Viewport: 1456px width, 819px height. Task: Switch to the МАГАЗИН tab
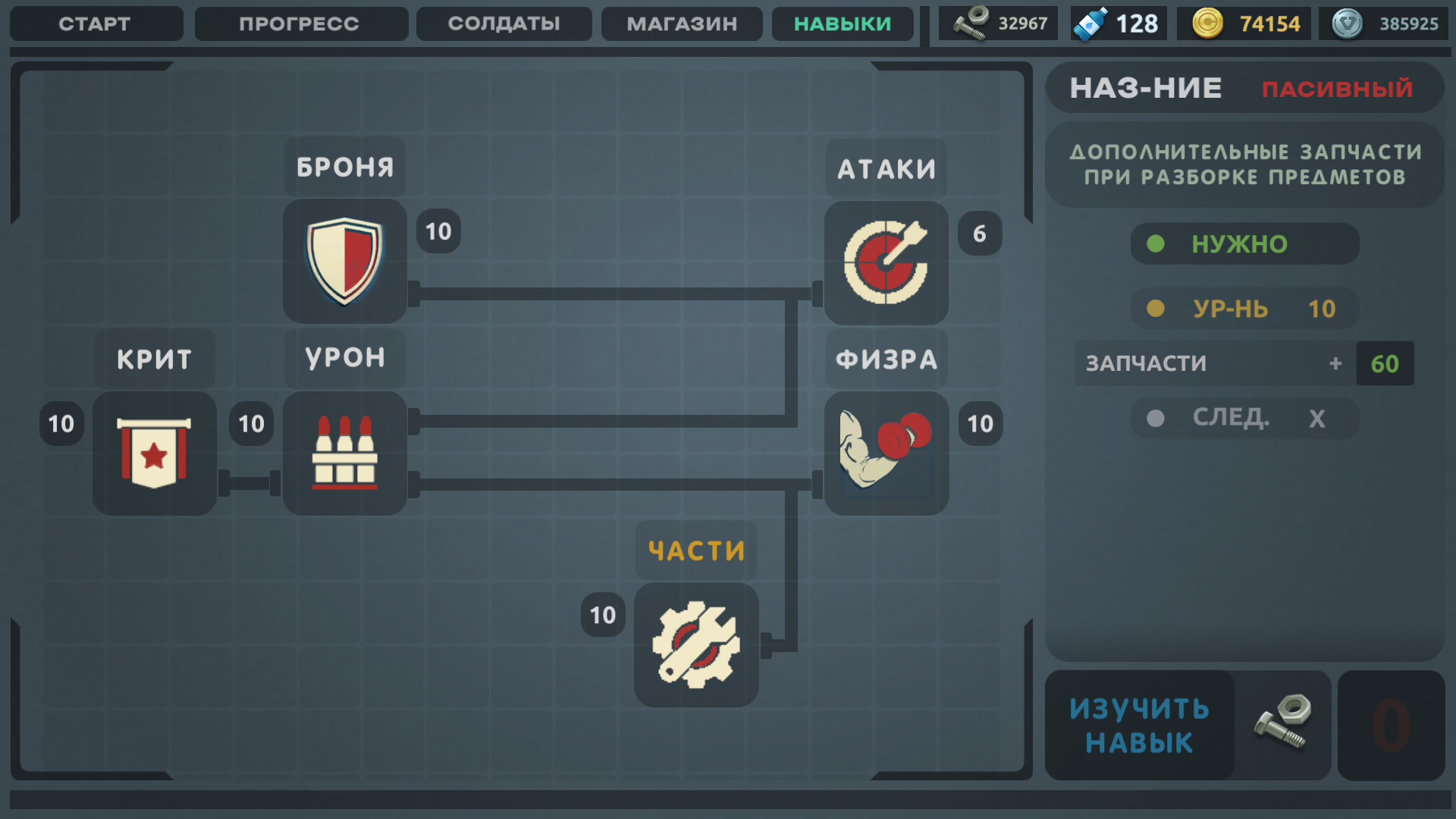click(680, 24)
